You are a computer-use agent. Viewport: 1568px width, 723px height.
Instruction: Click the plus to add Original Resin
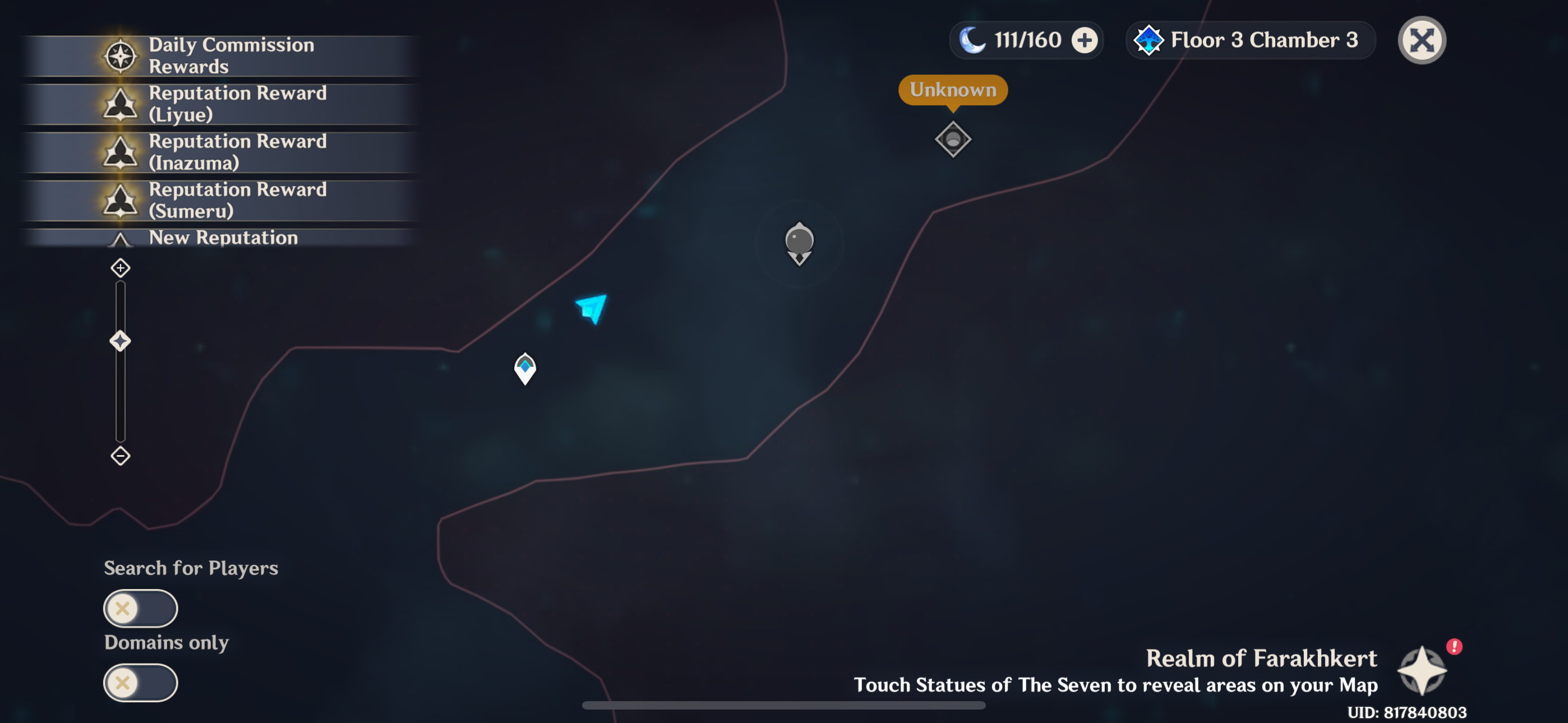(1085, 40)
